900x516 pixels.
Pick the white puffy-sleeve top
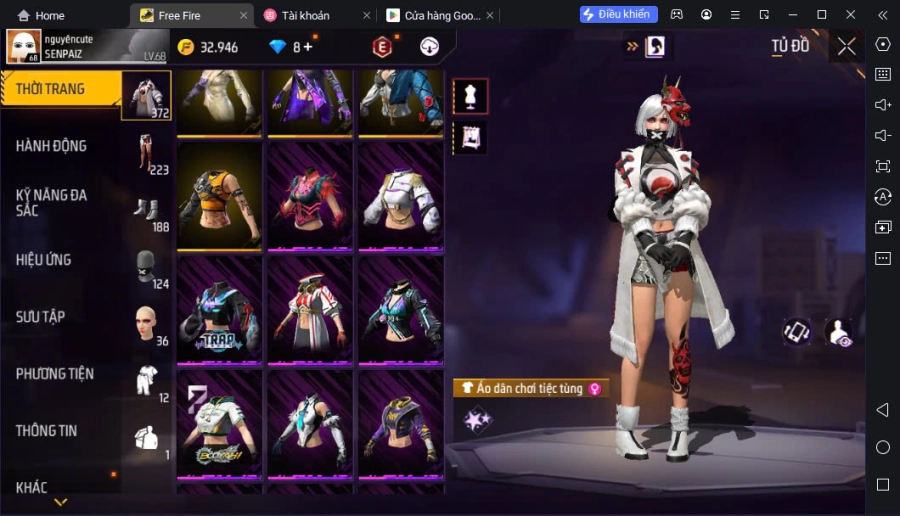click(x=400, y=196)
